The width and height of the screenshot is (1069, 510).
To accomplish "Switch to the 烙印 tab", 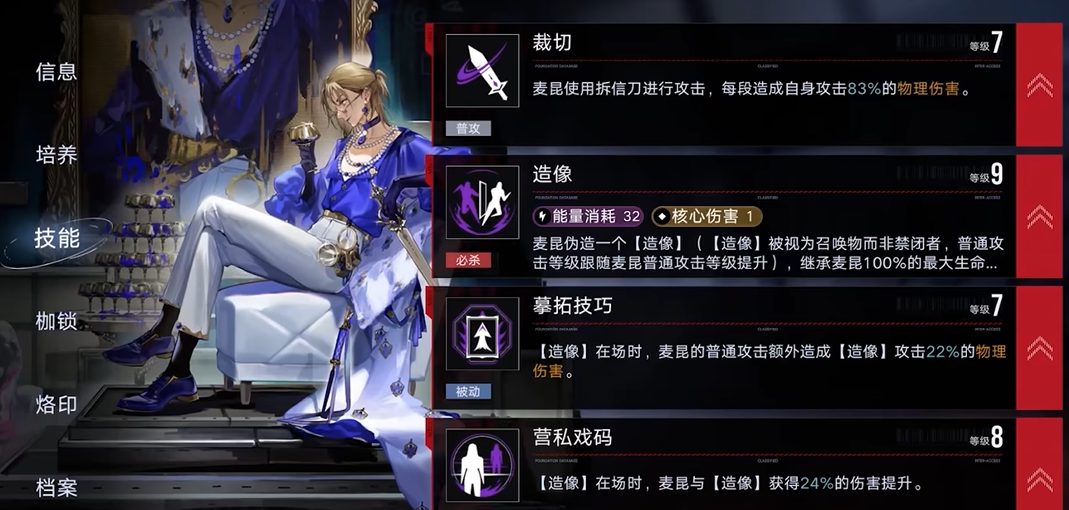I will (56, 405).
